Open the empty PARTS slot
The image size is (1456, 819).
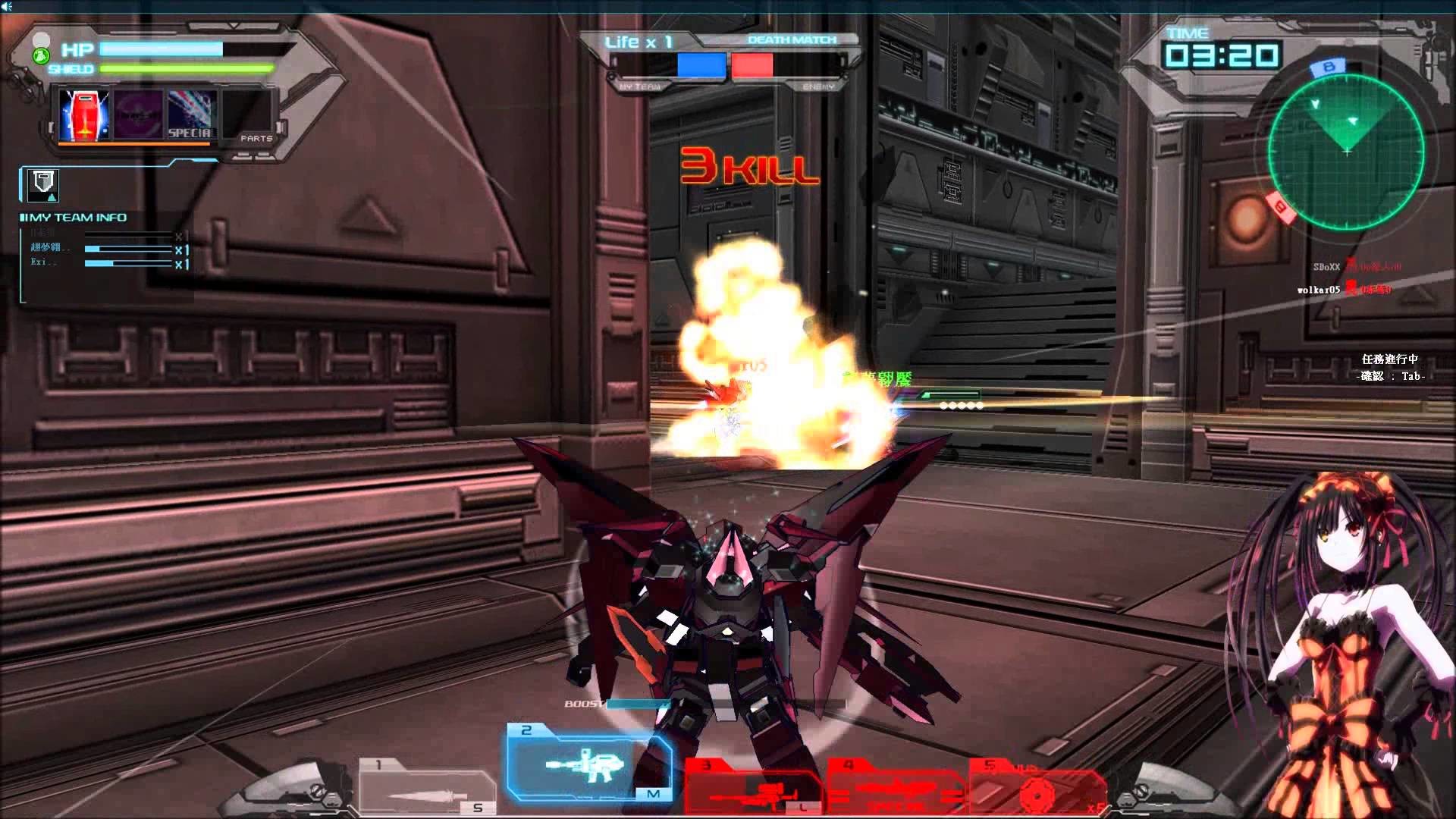pos(247,115)
